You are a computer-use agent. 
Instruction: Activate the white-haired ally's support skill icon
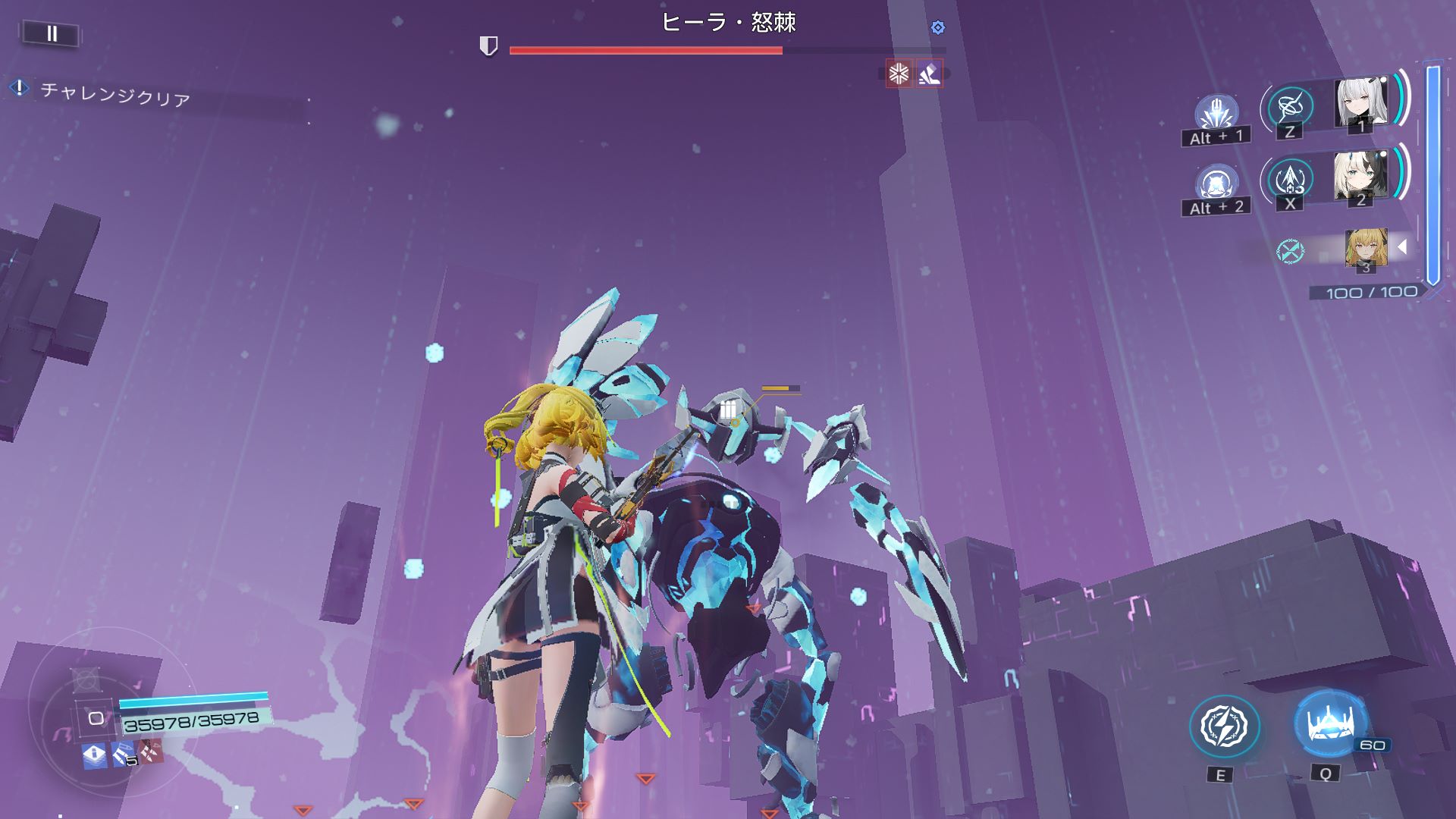pos(1290,107)
